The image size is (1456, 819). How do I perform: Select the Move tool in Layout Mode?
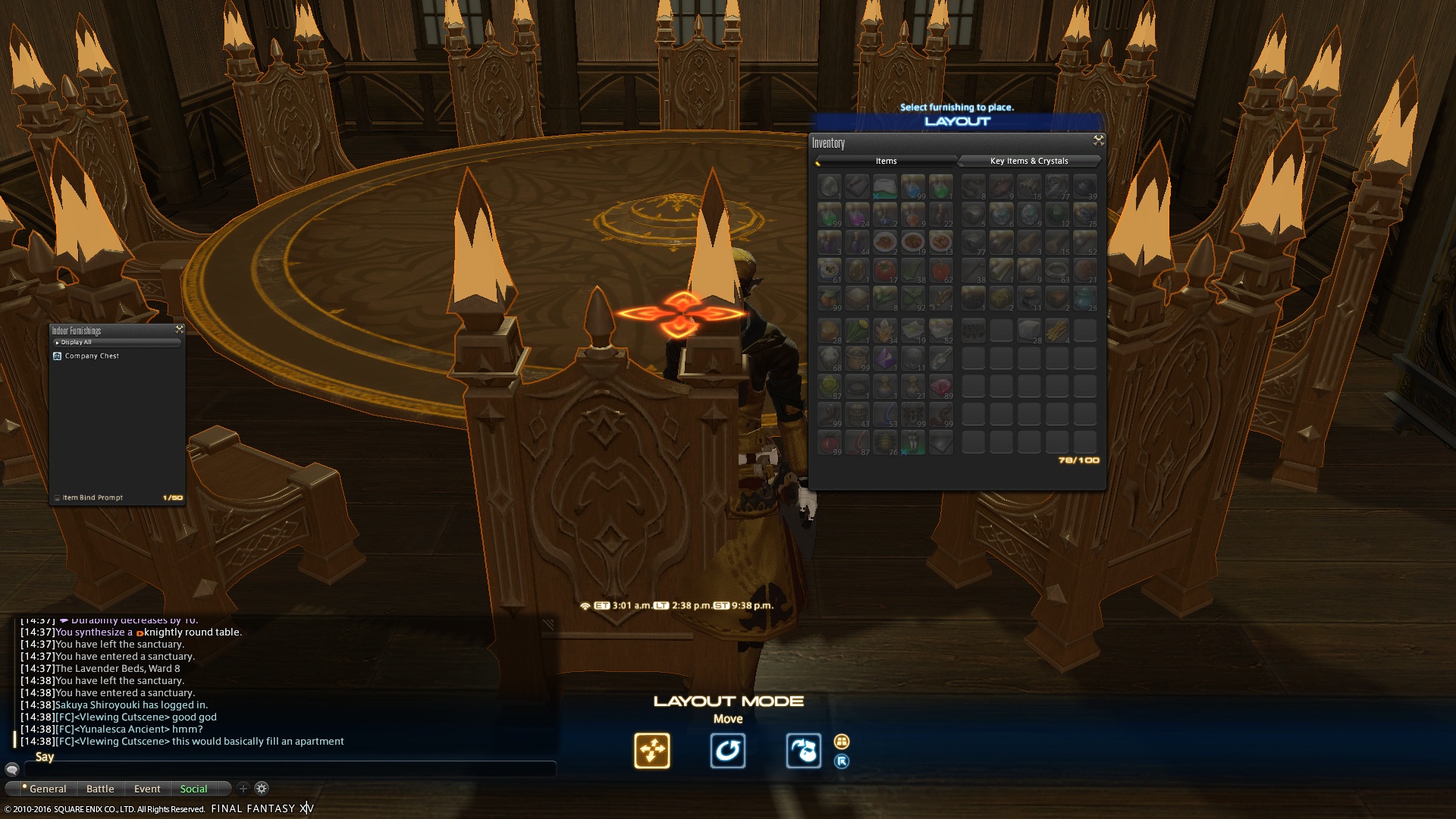[652, 750]
